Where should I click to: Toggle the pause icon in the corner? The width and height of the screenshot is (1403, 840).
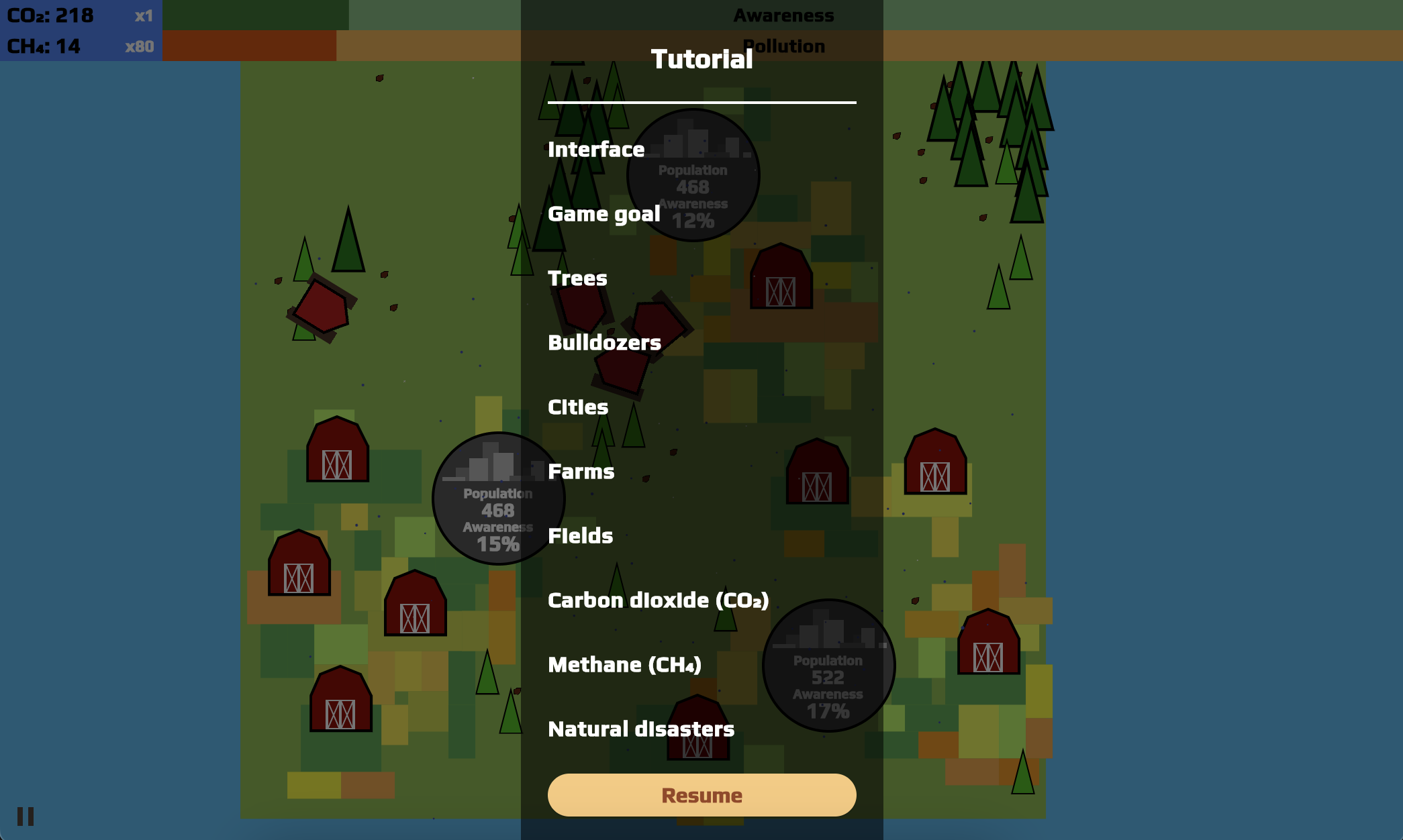click(26, 817)
